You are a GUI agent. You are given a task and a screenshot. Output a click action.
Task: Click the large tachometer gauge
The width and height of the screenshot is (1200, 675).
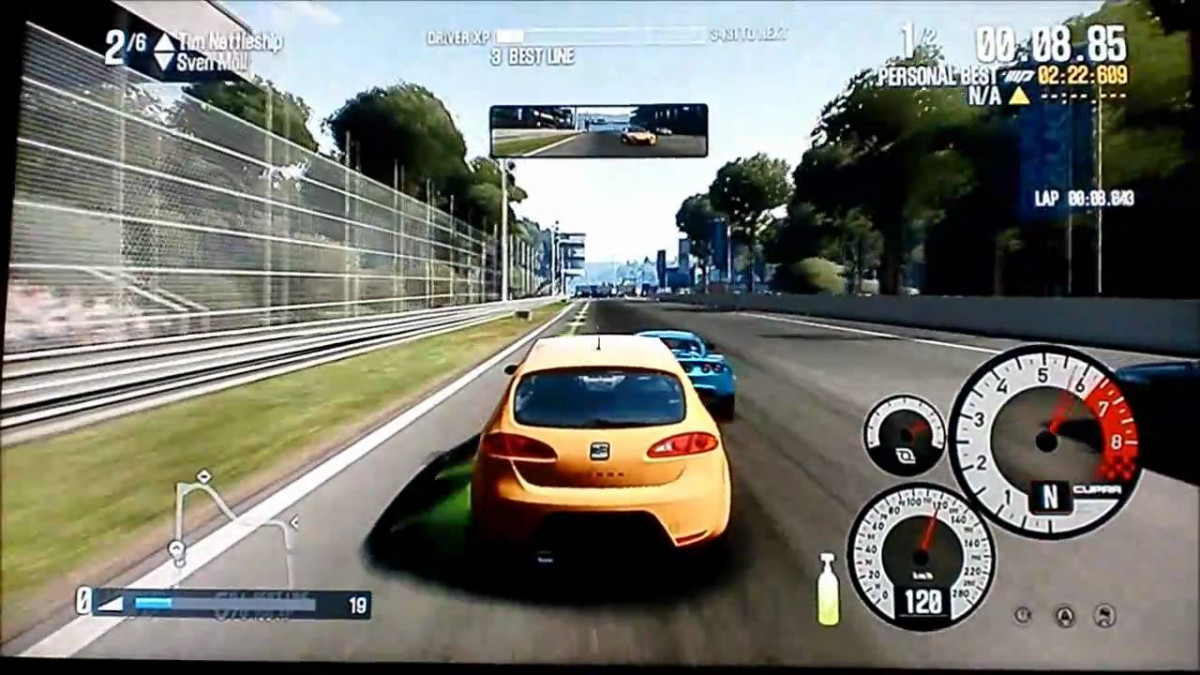[x=1044, y=439]
